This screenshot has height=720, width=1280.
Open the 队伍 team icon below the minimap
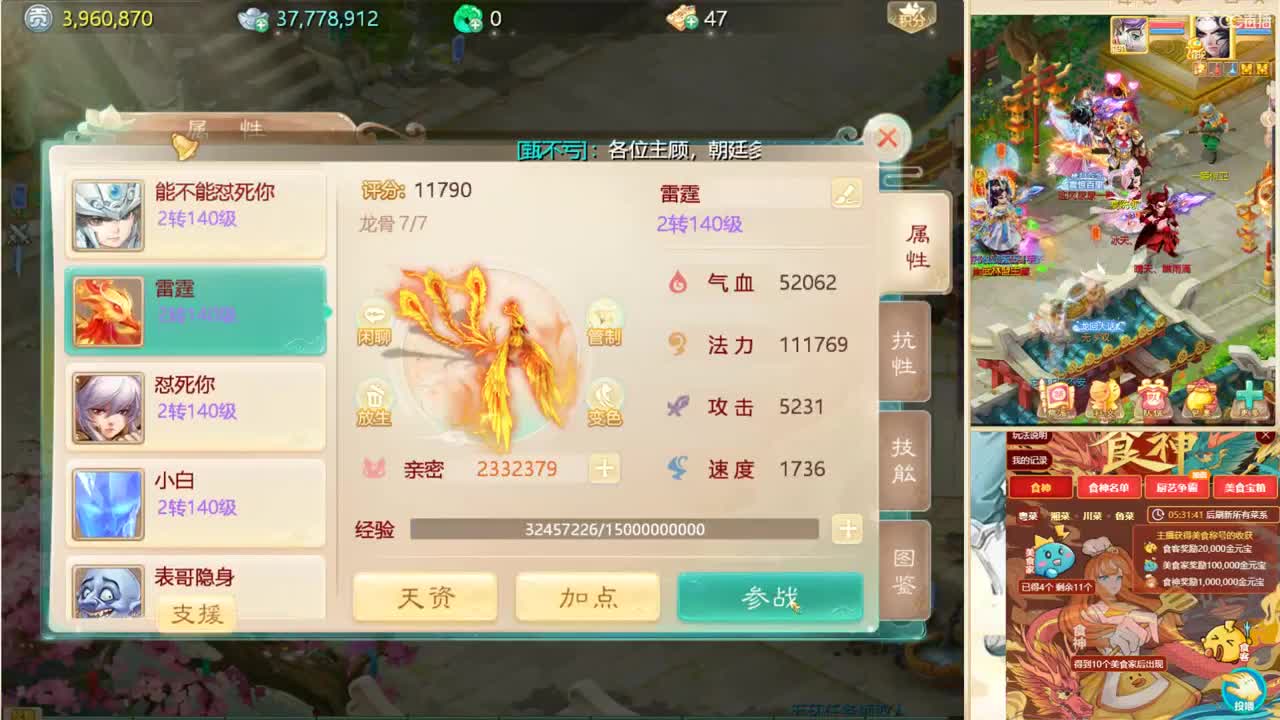1152,398
